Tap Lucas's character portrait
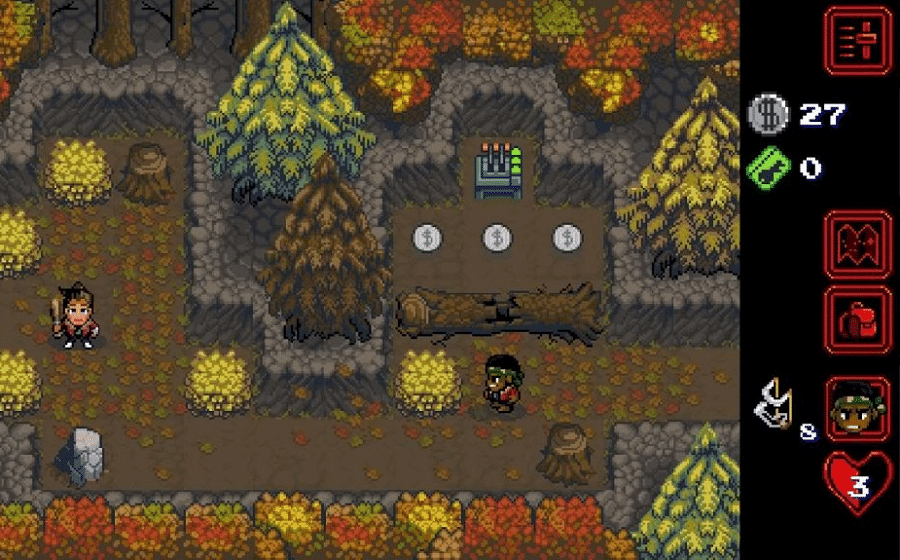The width and height of the screenshot is (900, 560). point(857,409)
